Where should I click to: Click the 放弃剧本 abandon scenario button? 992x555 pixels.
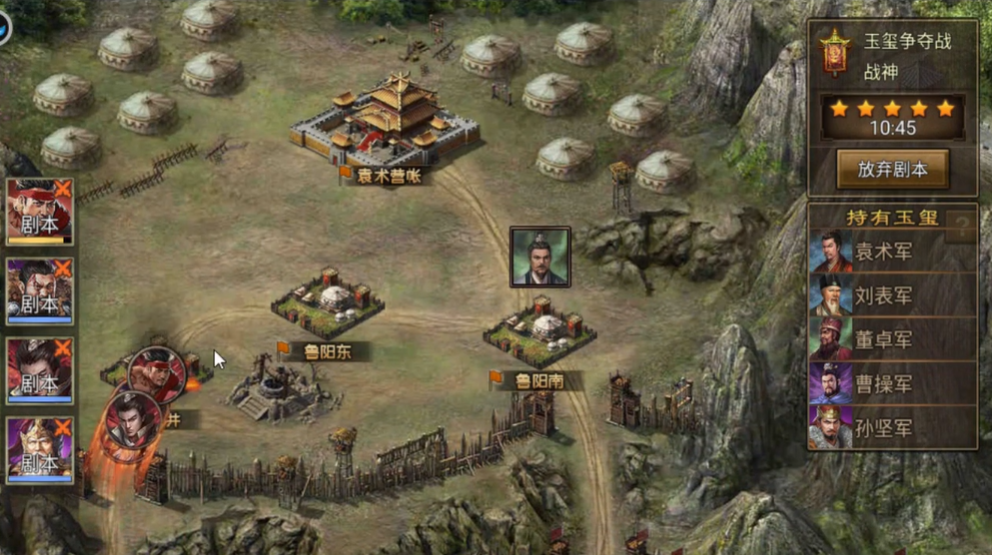pos(892,169)
